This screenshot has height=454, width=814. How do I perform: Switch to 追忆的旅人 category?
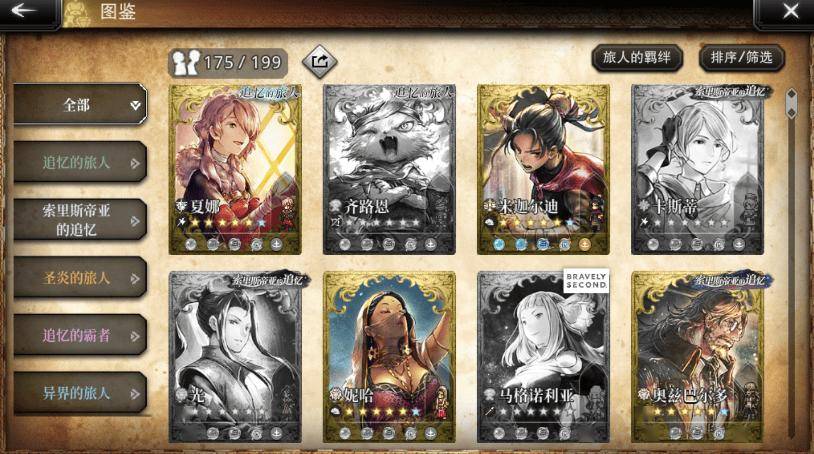point(80,162)
